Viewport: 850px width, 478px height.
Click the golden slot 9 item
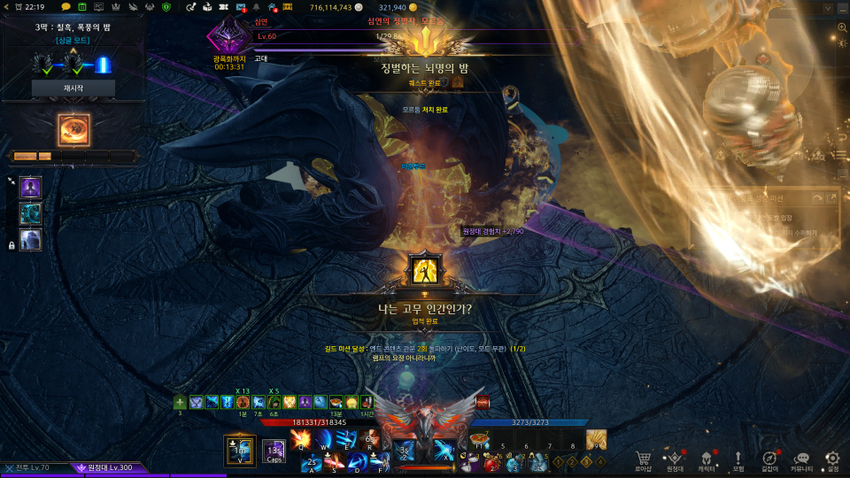pyautogui.click(x=596, y=439)
